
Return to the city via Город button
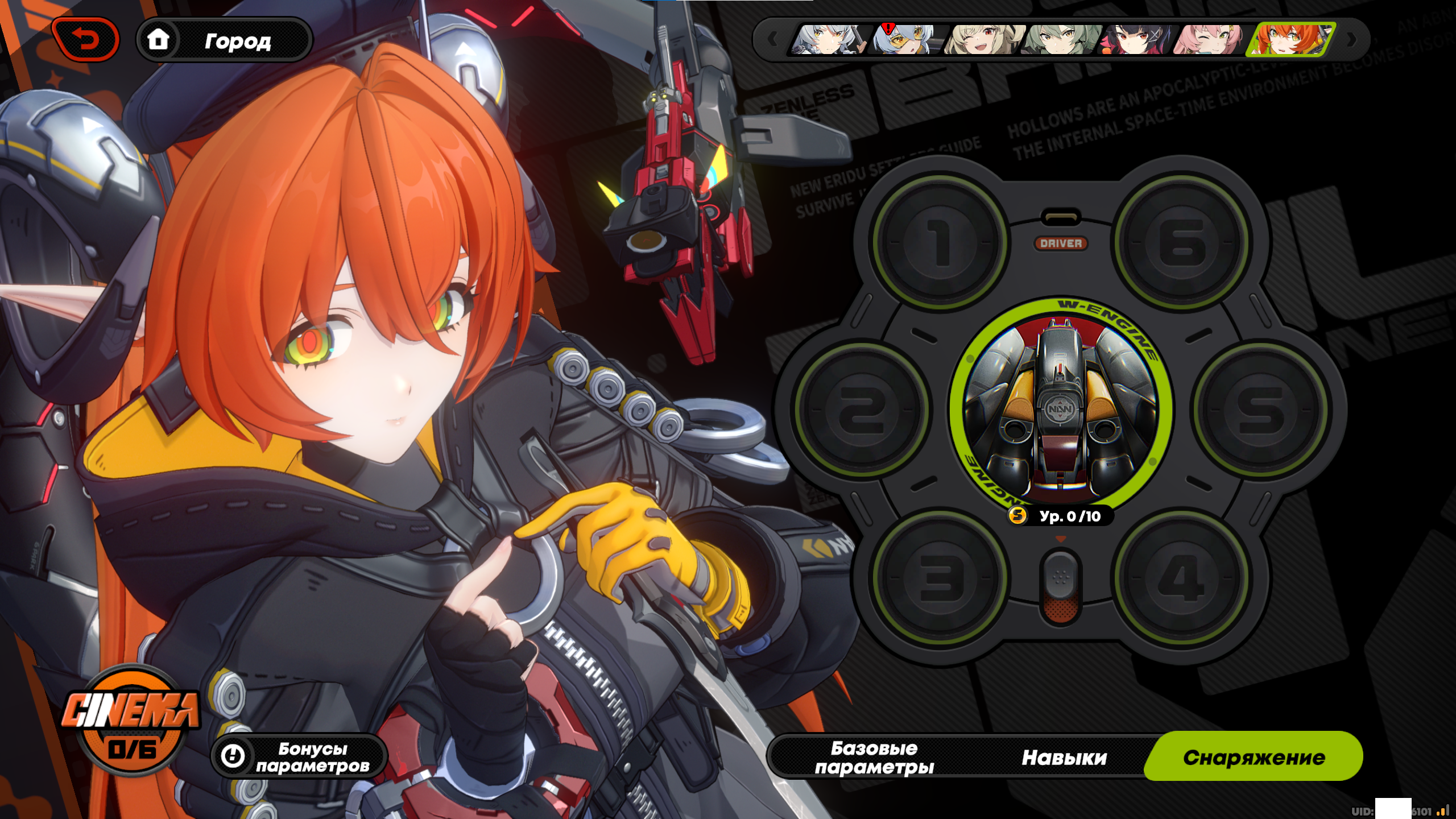[x=225, y=40]
